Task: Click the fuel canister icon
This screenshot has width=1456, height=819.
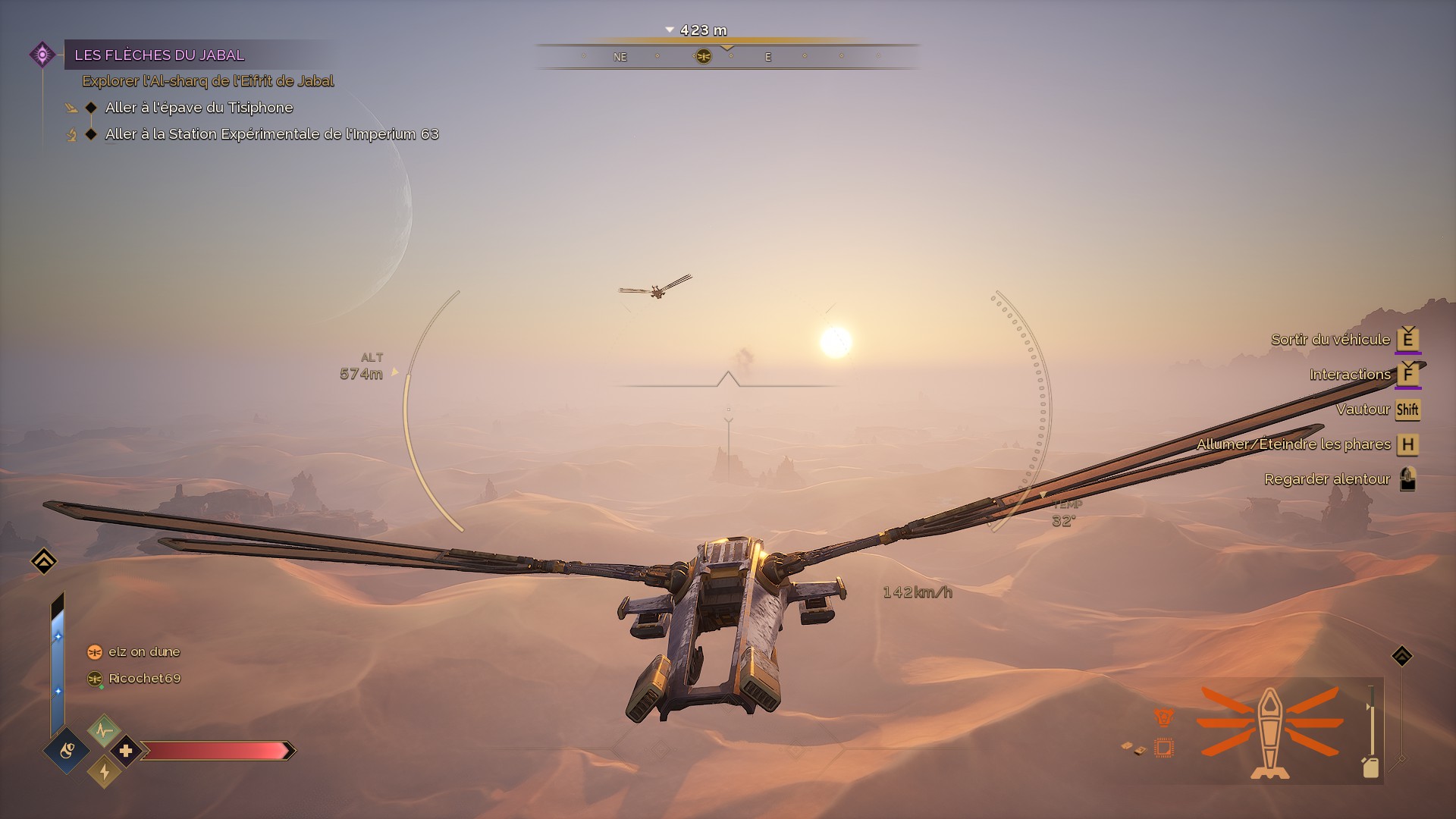Action: 1370,767
